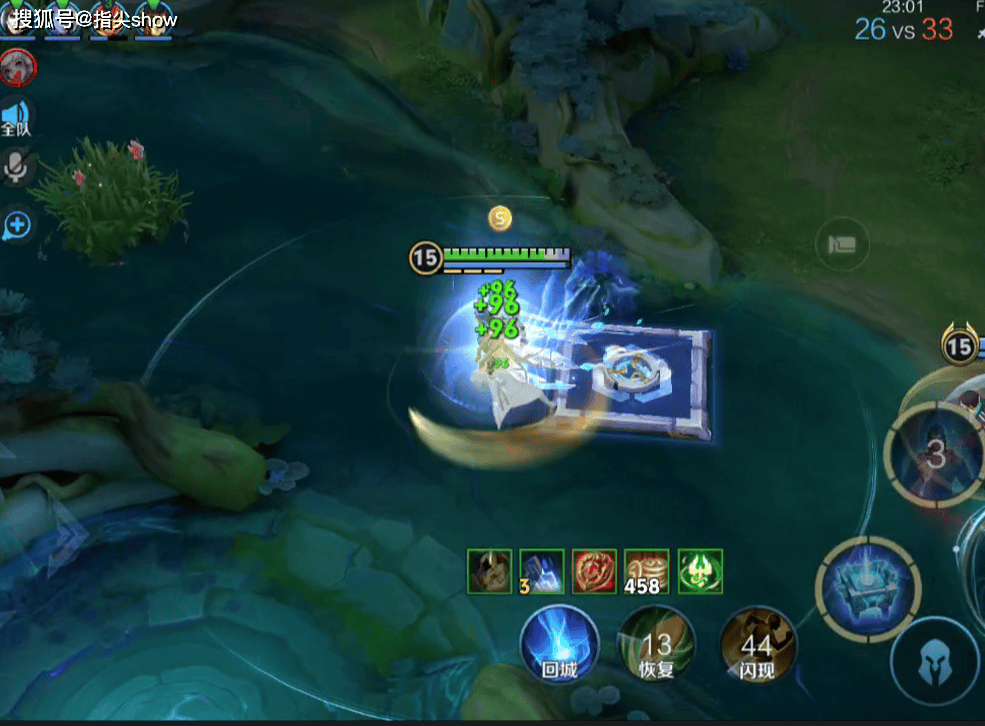
Task: Select the skill showing cooldown 3
Action: [x=935, y=456]
